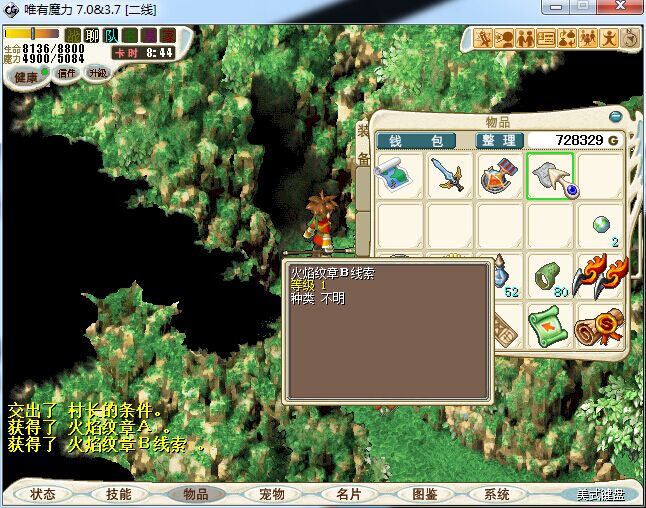Open the 系统 system menu
646x508 pixels.
tap(497, 494)
